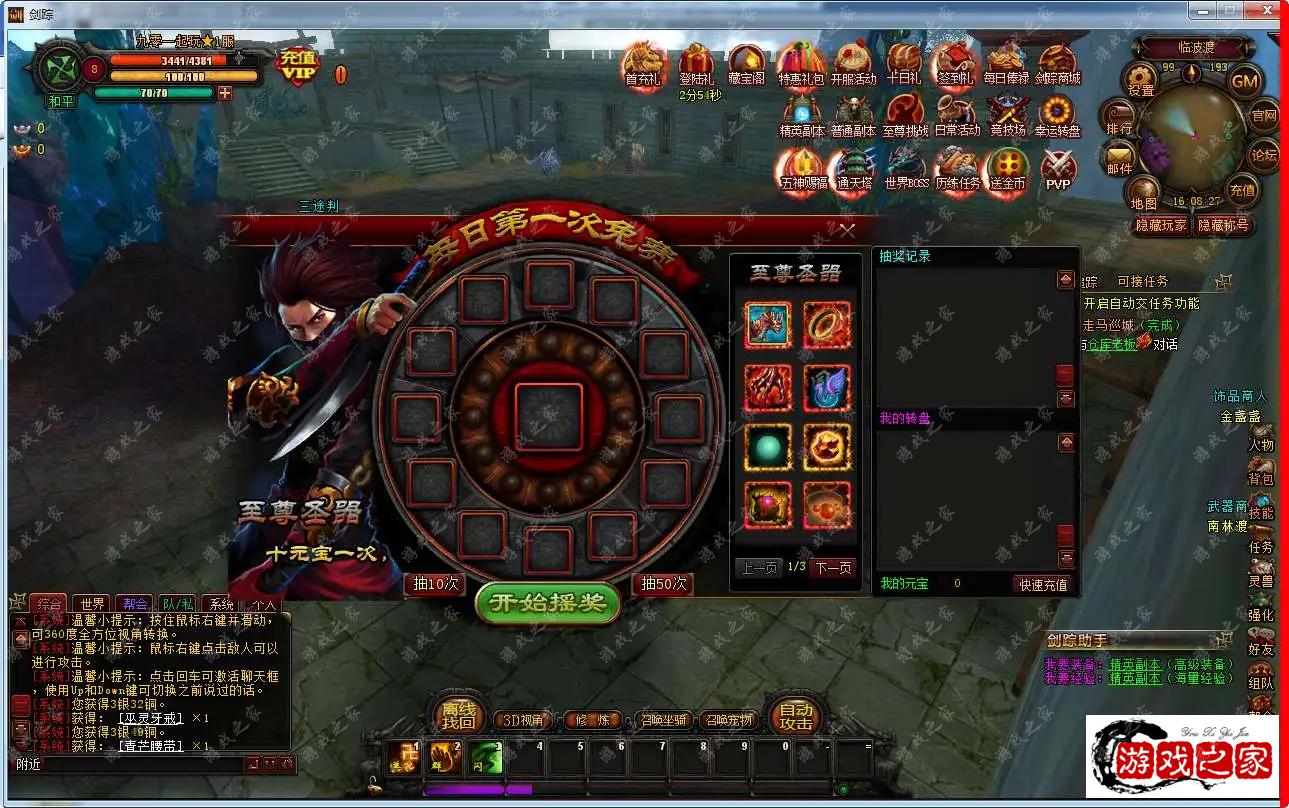Image resolution: width=1289 pixels, height=808 pixels.
Task: Open the 首充礼 reward icon
Action: [x=642, y=64]
